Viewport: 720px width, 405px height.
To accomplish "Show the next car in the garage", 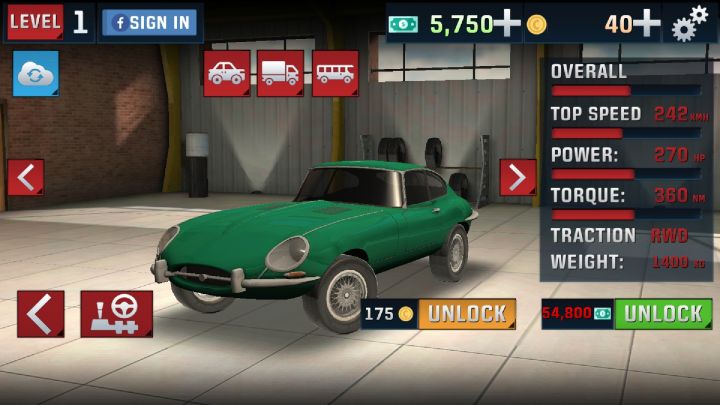I will 517,177.
